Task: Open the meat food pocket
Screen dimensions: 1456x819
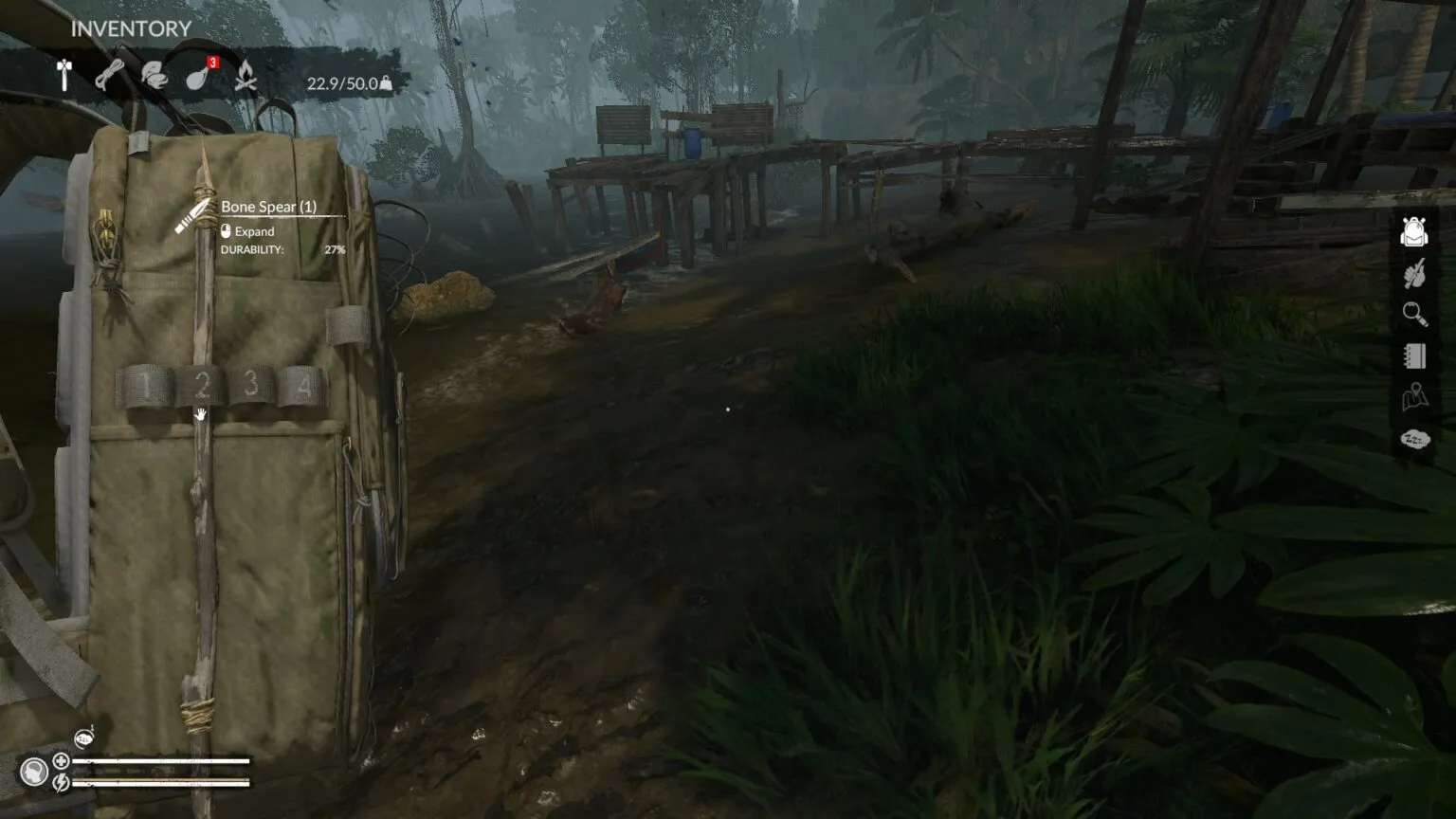Action: [x=198, y=76]
